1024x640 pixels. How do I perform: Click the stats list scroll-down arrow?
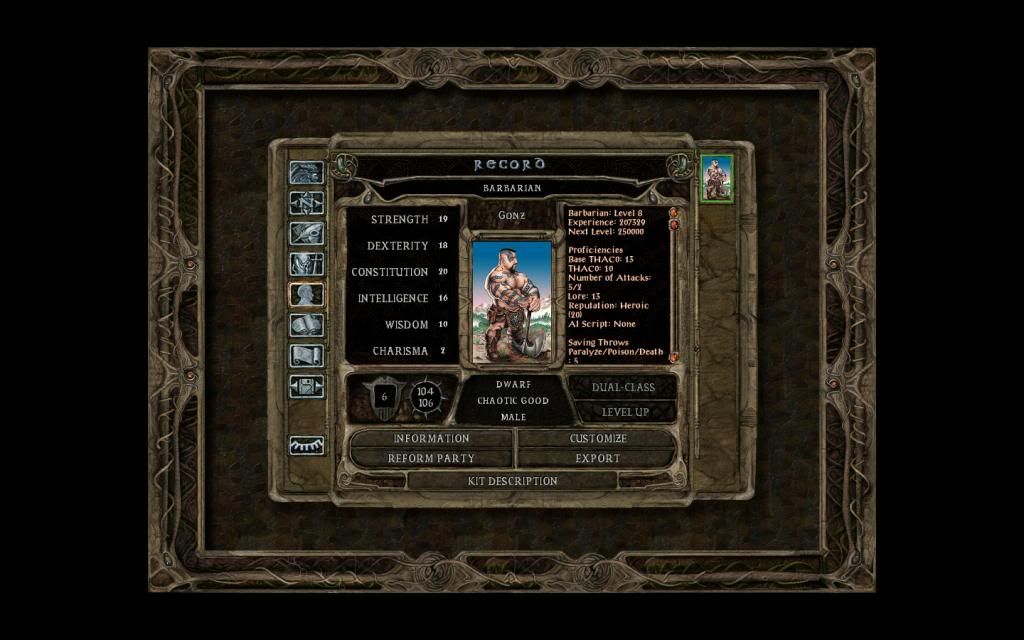[x=673, y=357]
